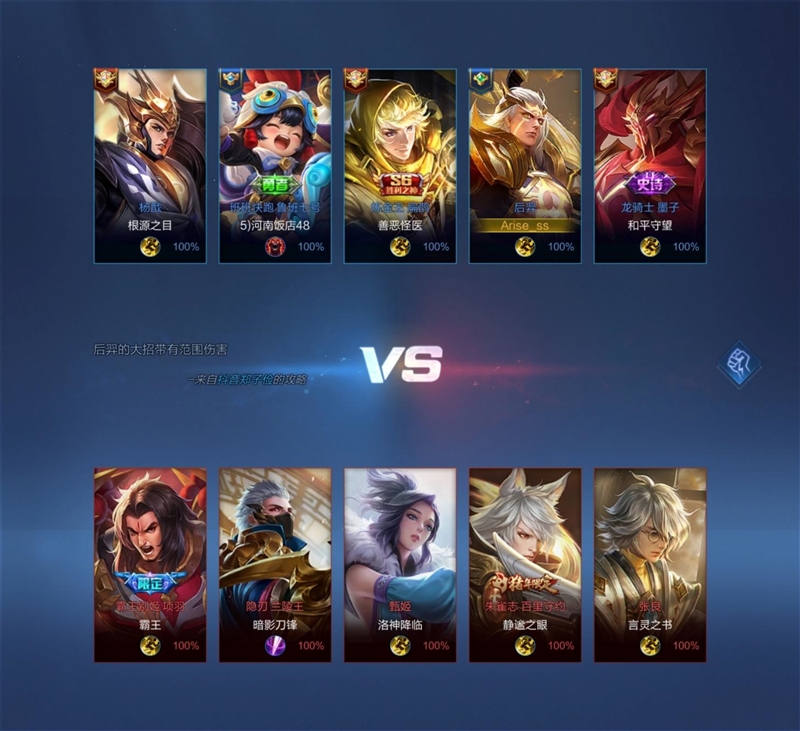Image resolution: width=800 pixels, height=731 pixels.
Task: Select the 杨戬 hero card
Action: point(150,165)
